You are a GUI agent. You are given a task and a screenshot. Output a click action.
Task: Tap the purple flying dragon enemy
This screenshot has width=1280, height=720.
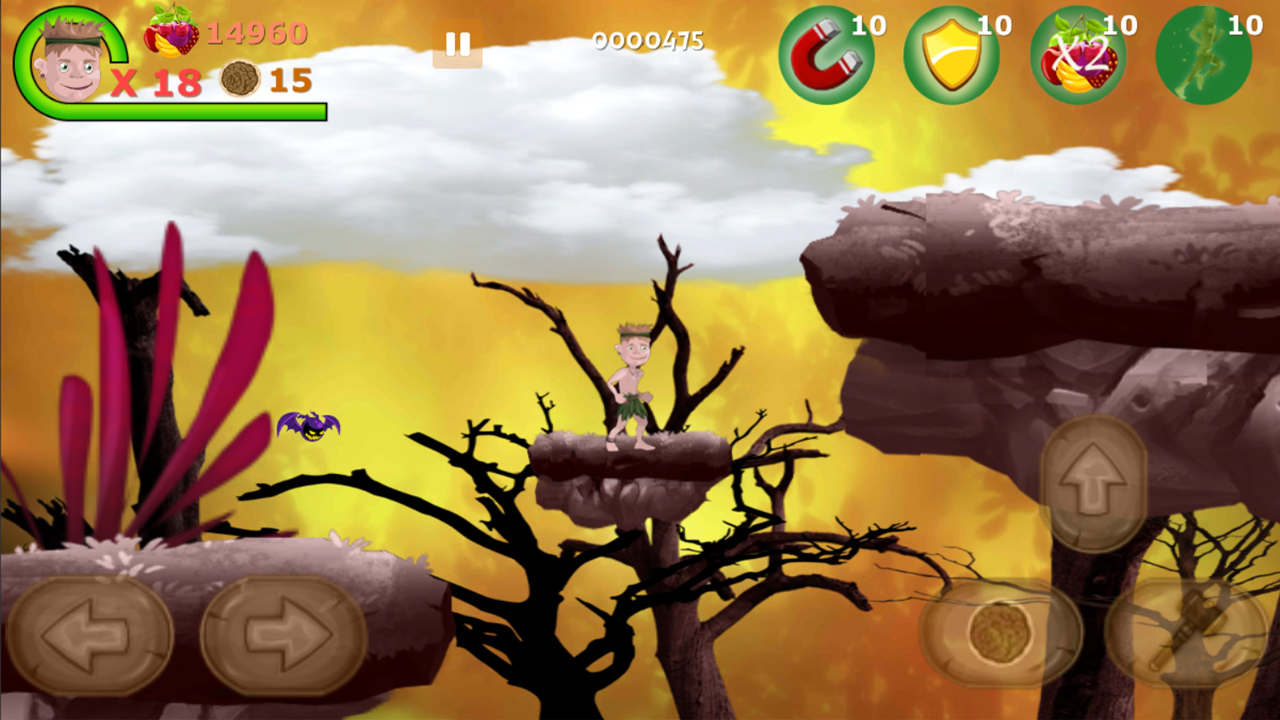(x=308, y=426)
